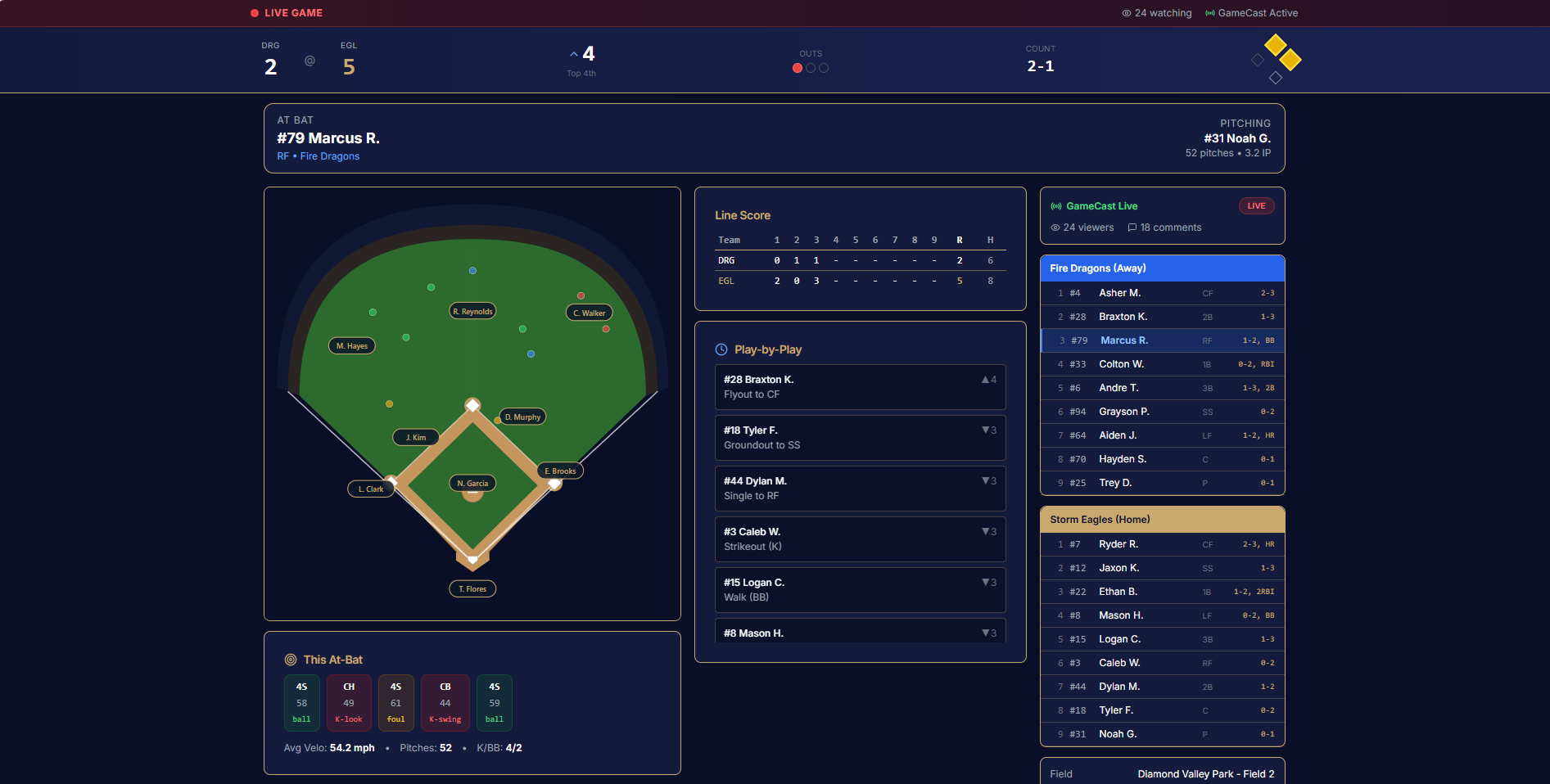1550x784 pixels.
Task: Click the GameCast Active signal icon
Action: (1210, 13)
